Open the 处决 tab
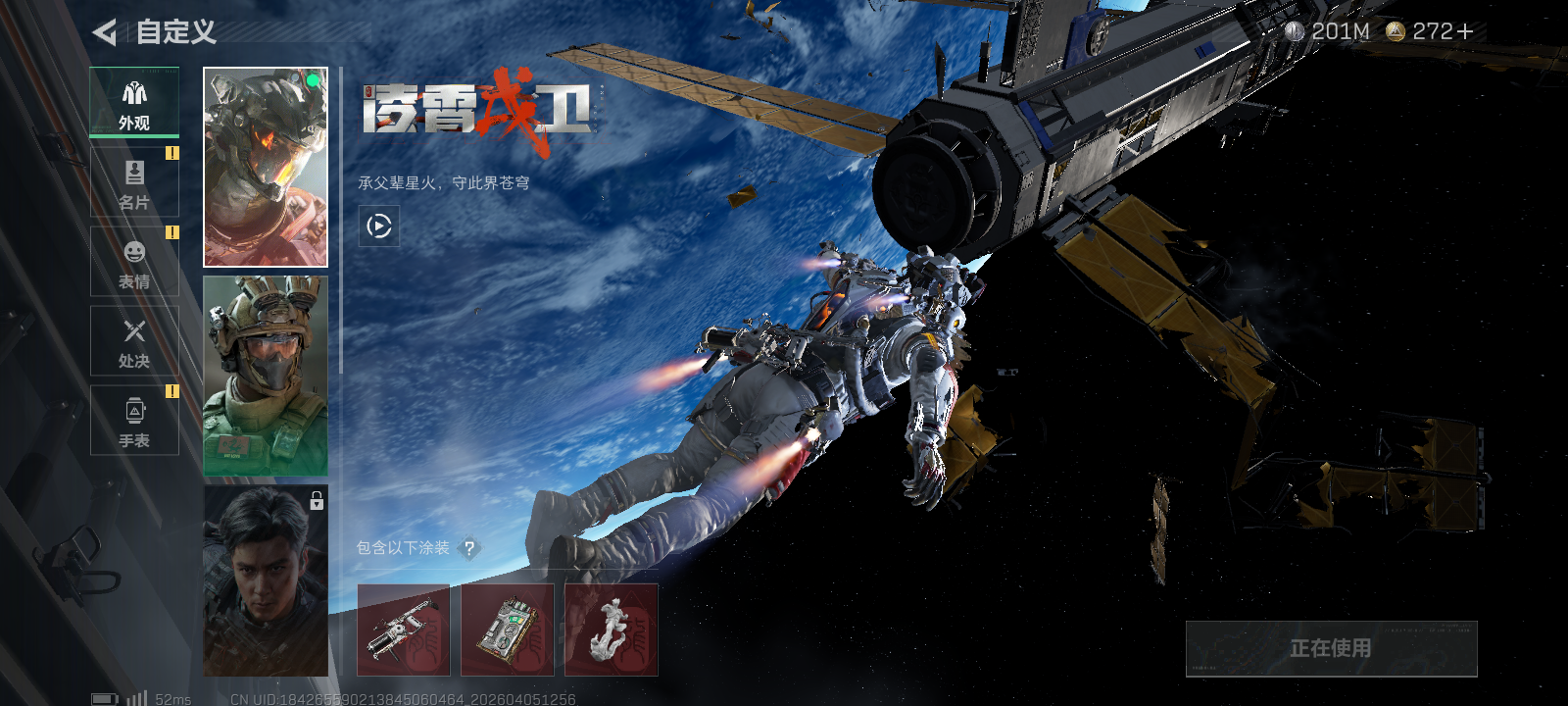Viewport: 1568px width, 706px height. point(134,341)
